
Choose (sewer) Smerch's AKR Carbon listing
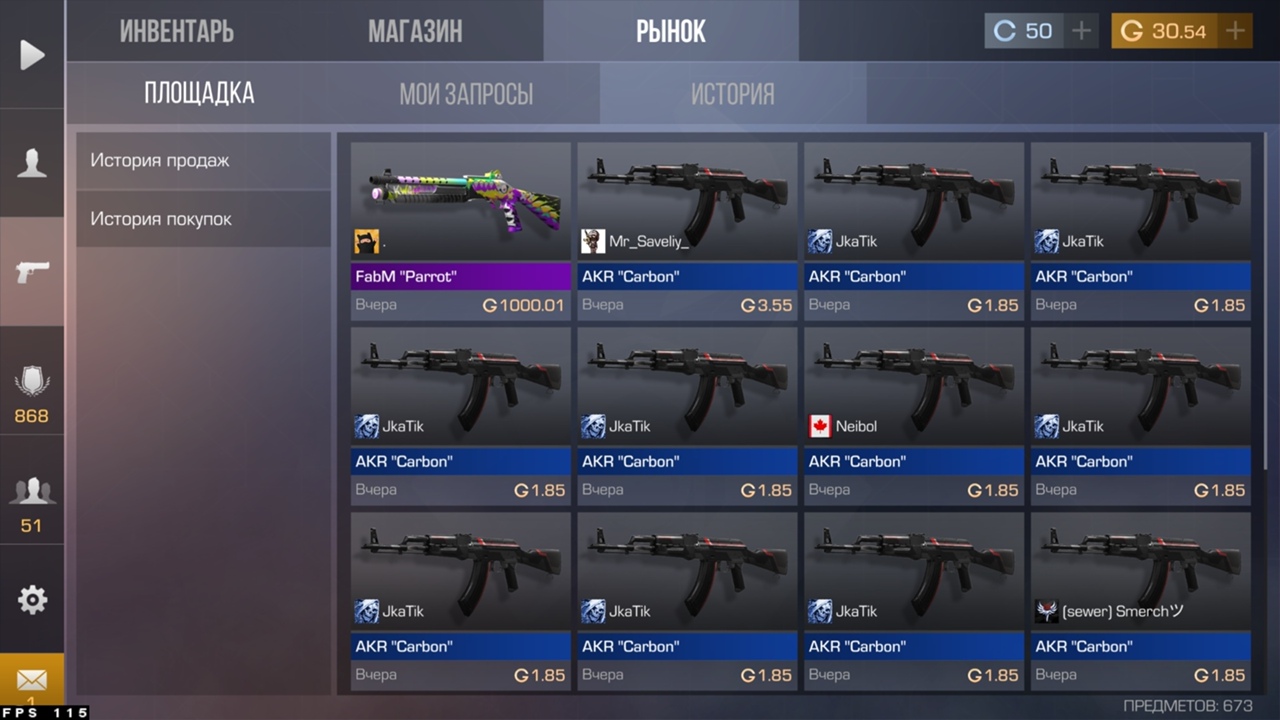[1141, 600]
